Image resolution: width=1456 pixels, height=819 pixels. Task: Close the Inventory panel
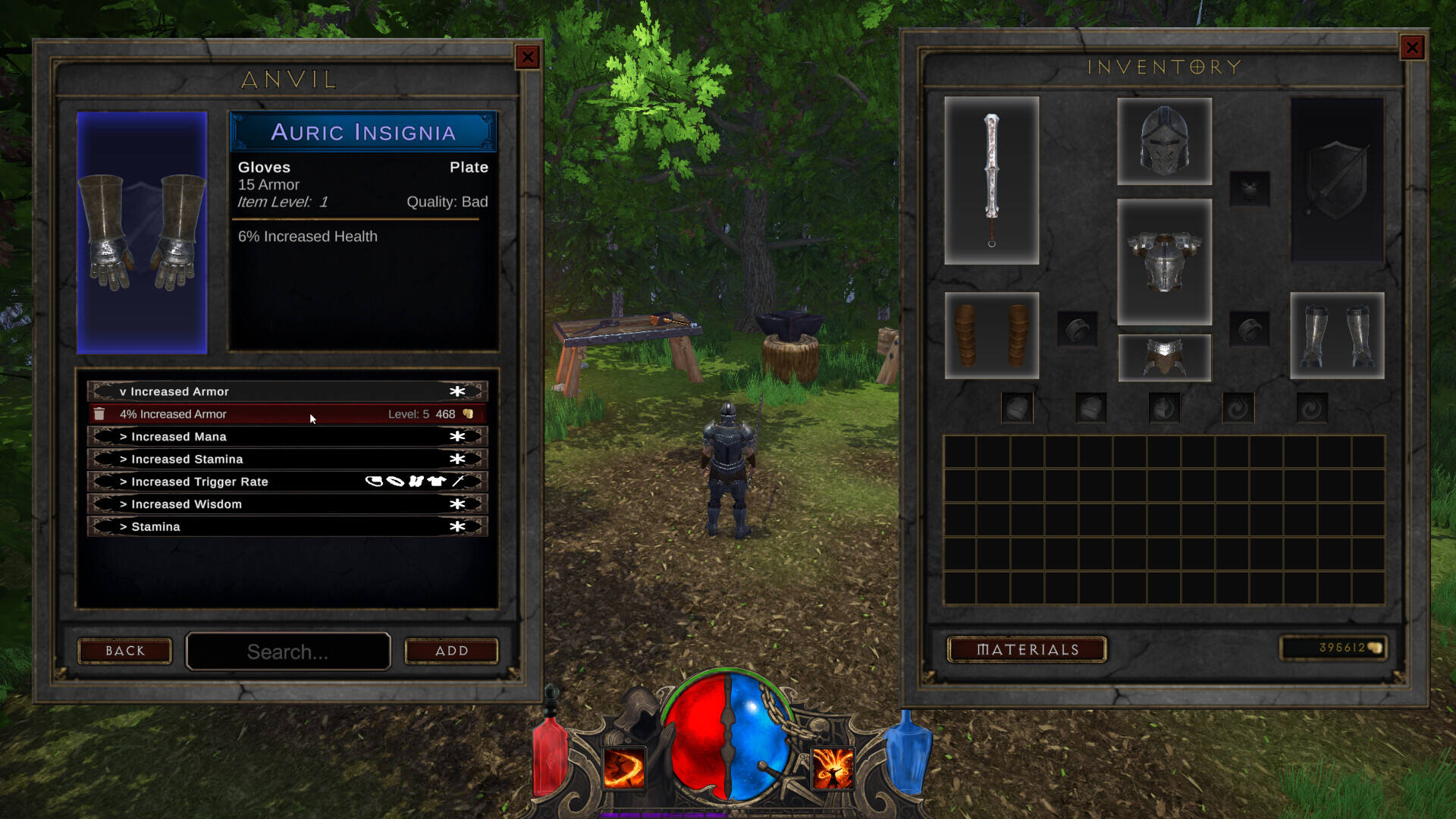coord(1411,49)
